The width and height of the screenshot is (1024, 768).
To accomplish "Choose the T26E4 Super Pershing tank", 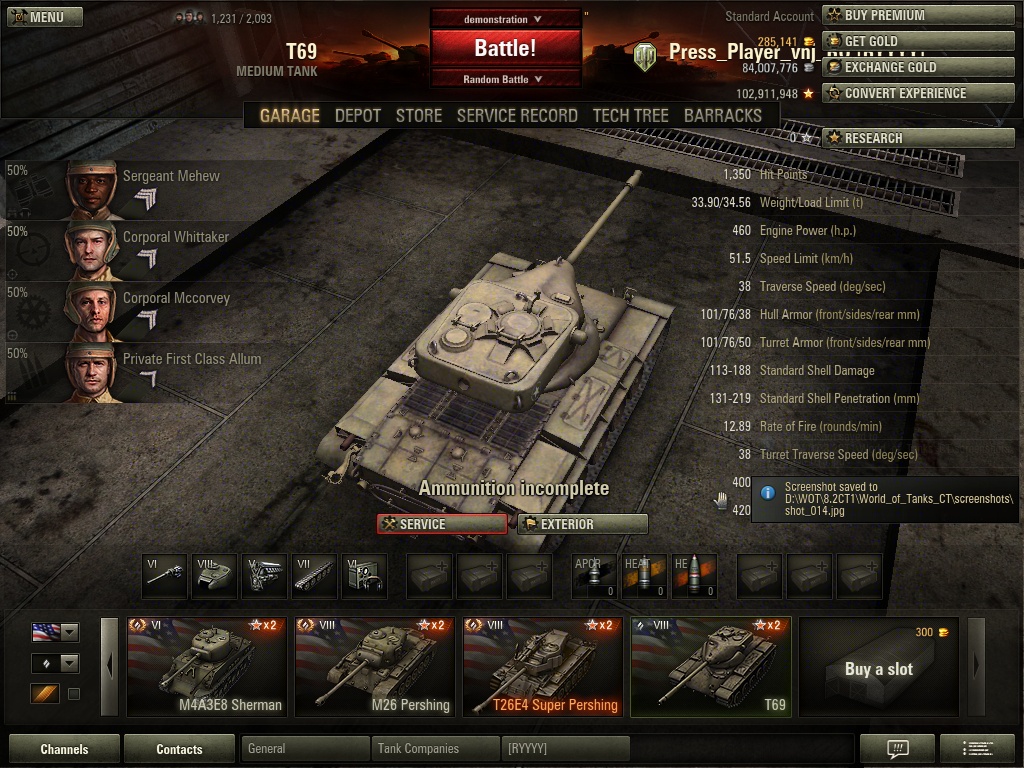I will click(543, 666).
